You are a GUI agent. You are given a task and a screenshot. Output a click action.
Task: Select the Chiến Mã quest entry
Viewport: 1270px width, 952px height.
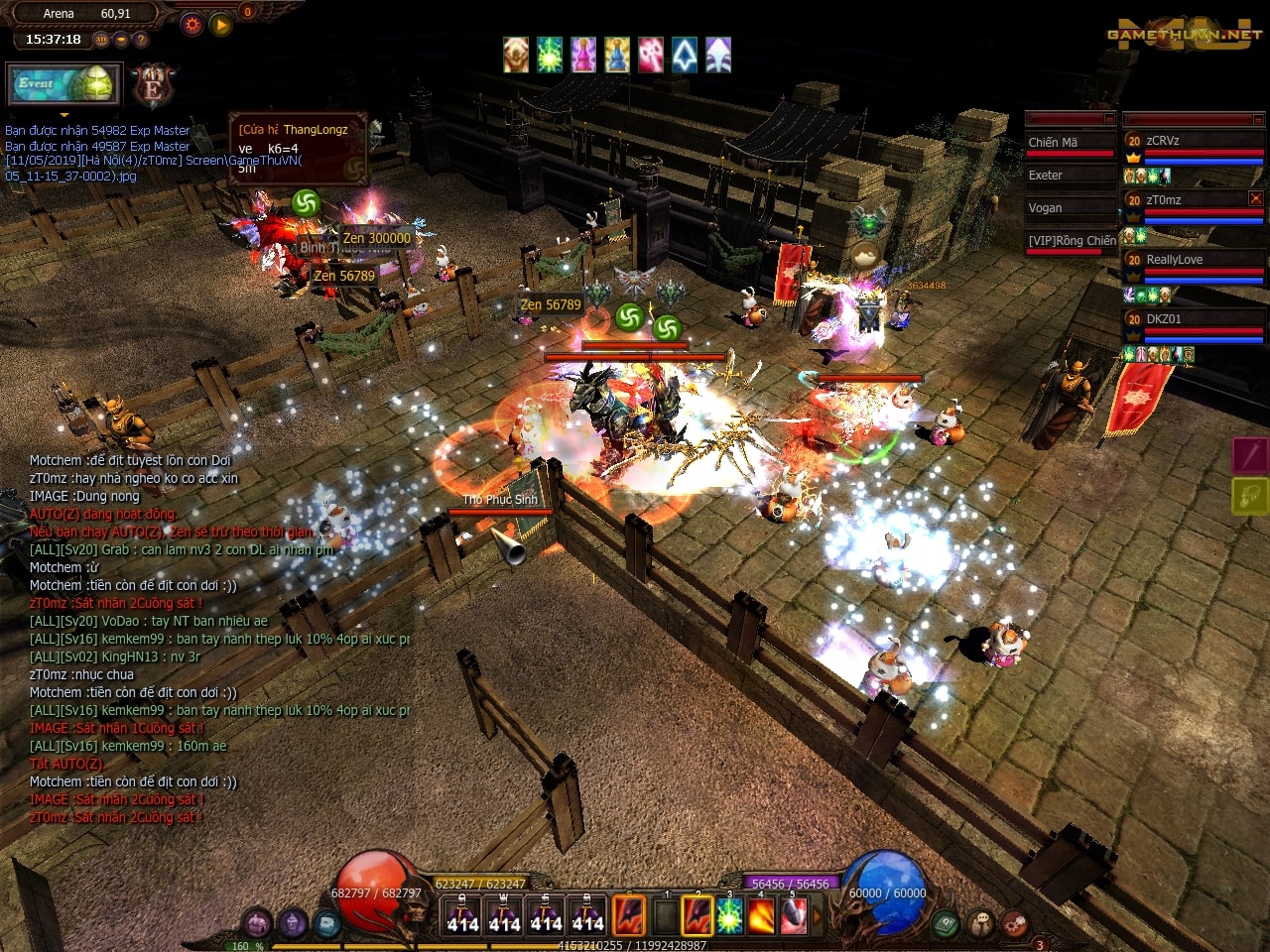(x=1054, y=142)
